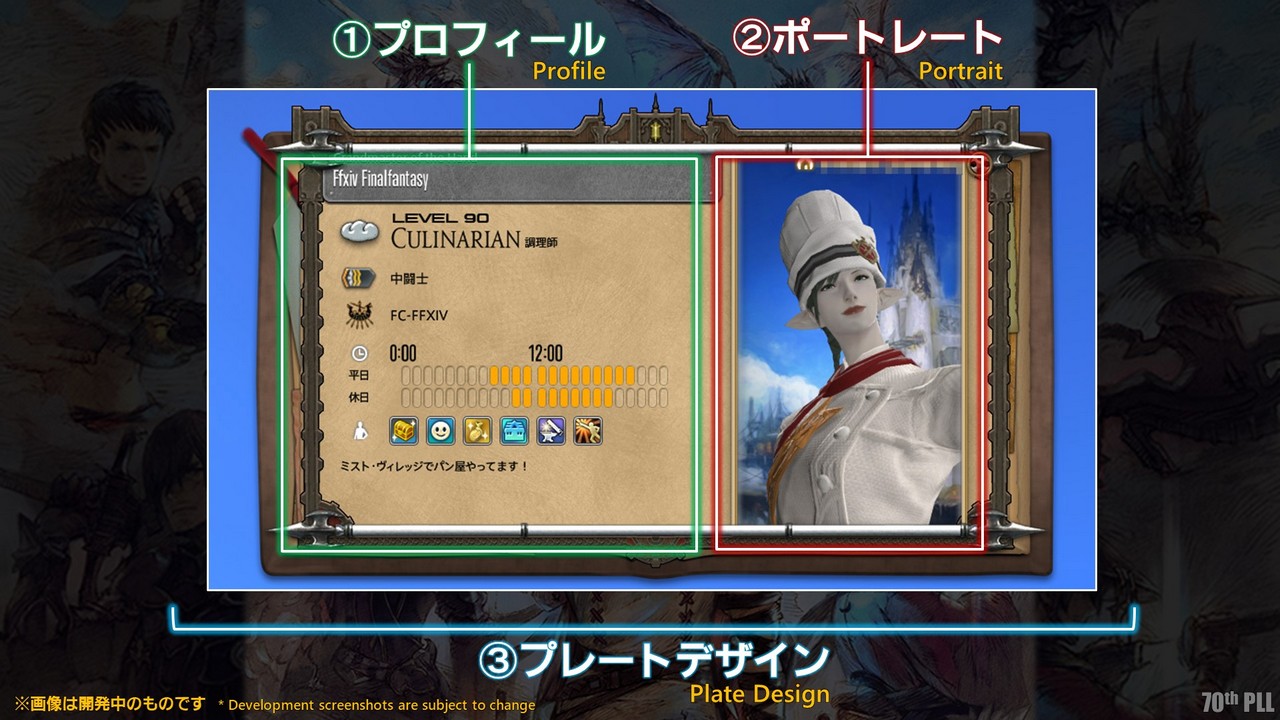Pick the anvil and hammer crafting icon
Screen dimensions: 1280x720
tap(551, 431)
